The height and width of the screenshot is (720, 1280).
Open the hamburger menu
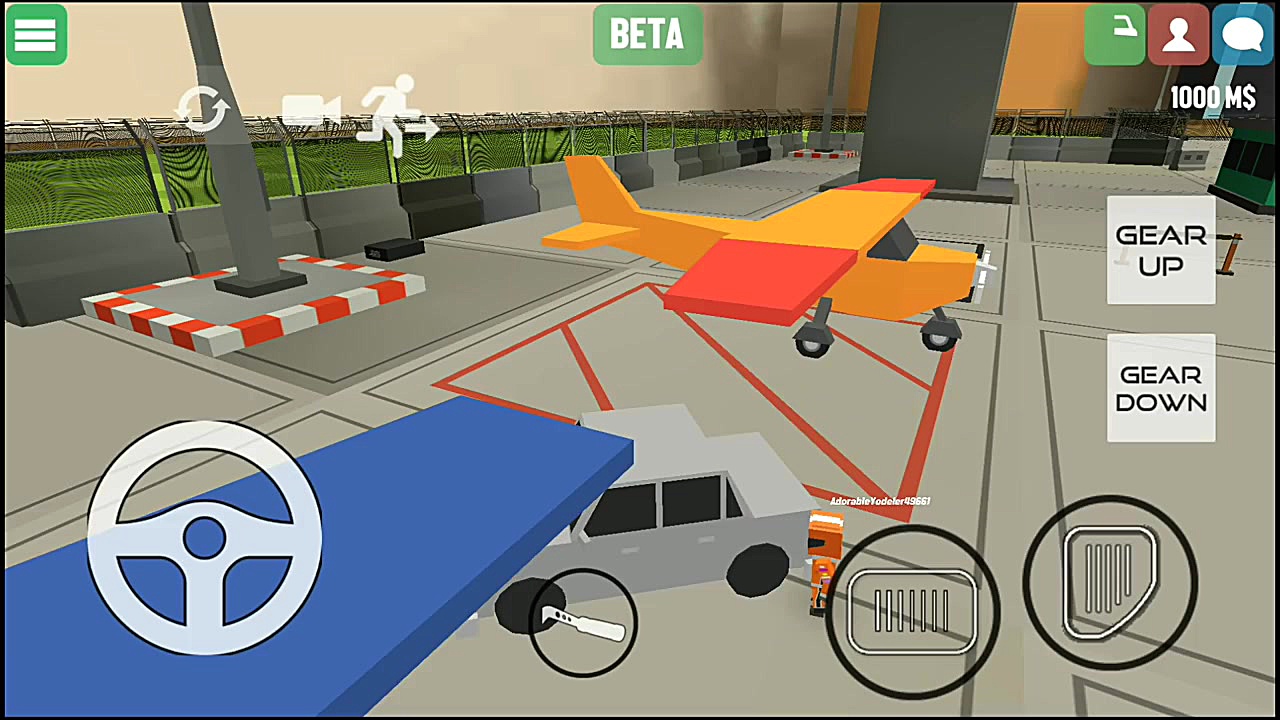[35, 35]
